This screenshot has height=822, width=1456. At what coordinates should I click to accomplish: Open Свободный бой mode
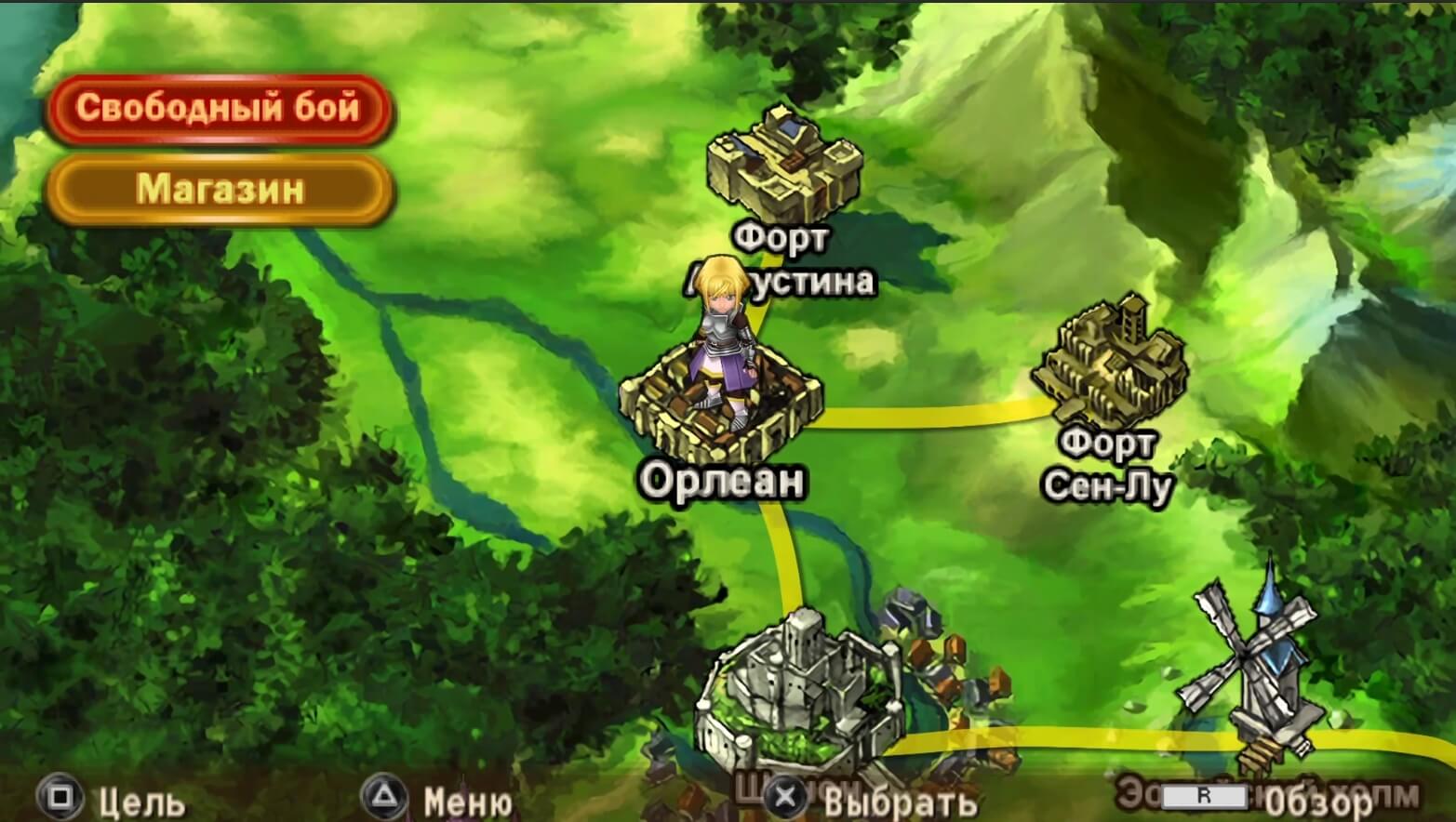point(220,107)
